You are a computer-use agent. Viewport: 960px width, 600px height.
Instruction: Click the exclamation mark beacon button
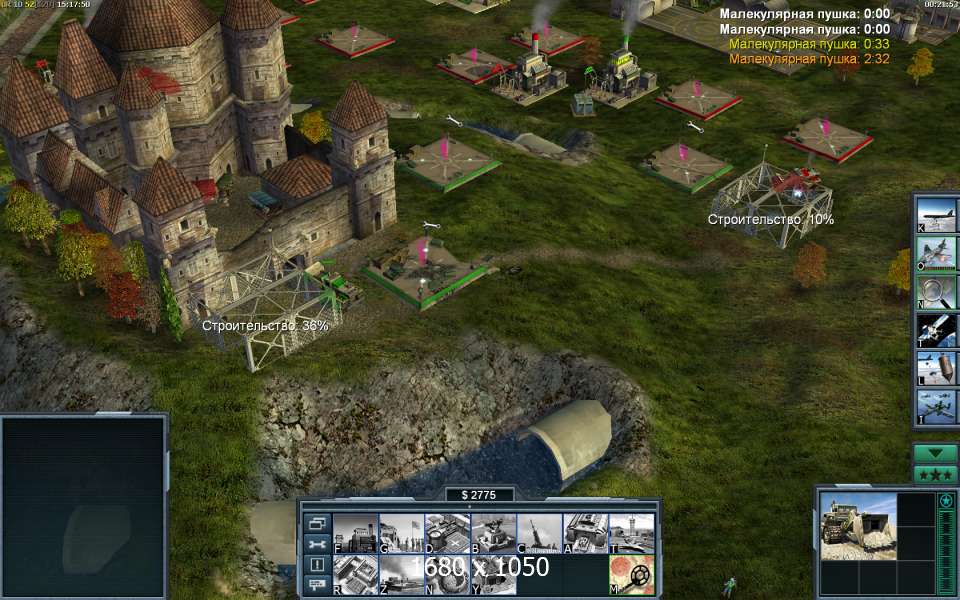coord(317,565)
